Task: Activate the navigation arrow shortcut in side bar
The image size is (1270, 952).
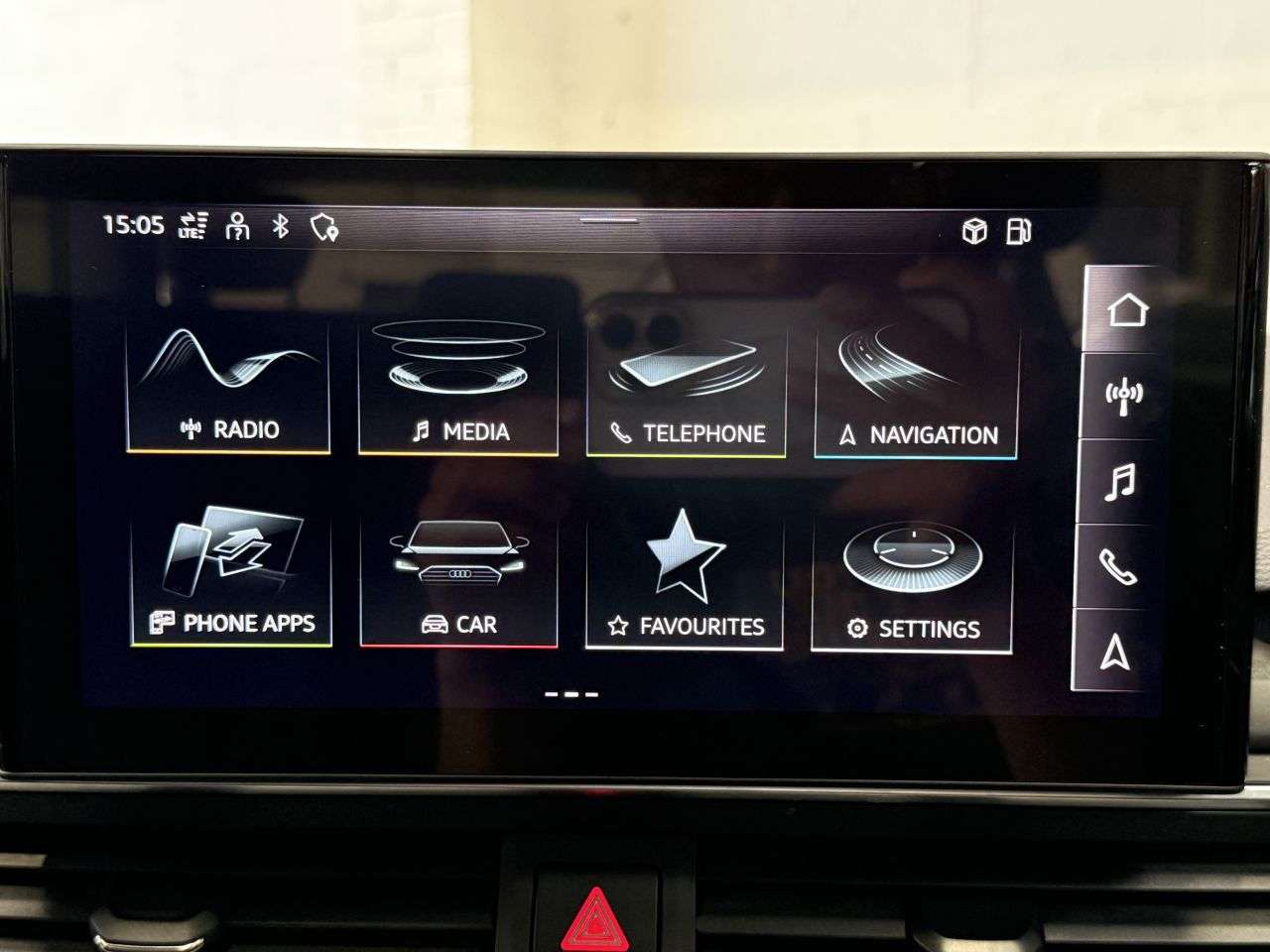Action: (x=1115, y=653)
